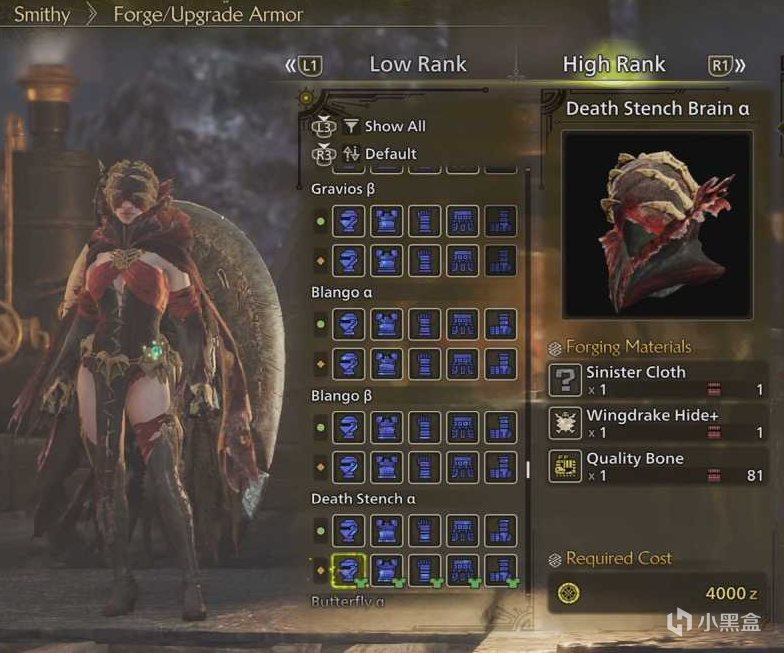
Task: Select the Wingdrake Hide+ material row
Action: 659,423
